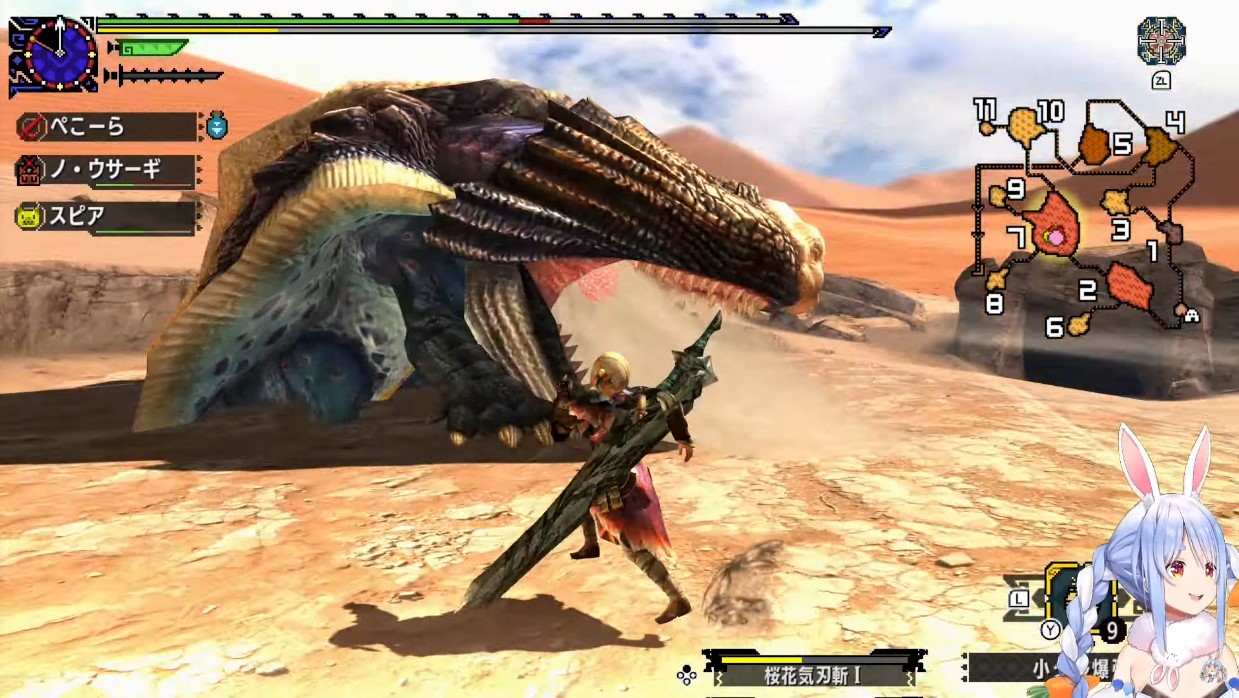Image resolution: width=1239 pixels, height=698 pixels.
Task: Click the compass icon above the map
Action: [x=1161, y=41]
